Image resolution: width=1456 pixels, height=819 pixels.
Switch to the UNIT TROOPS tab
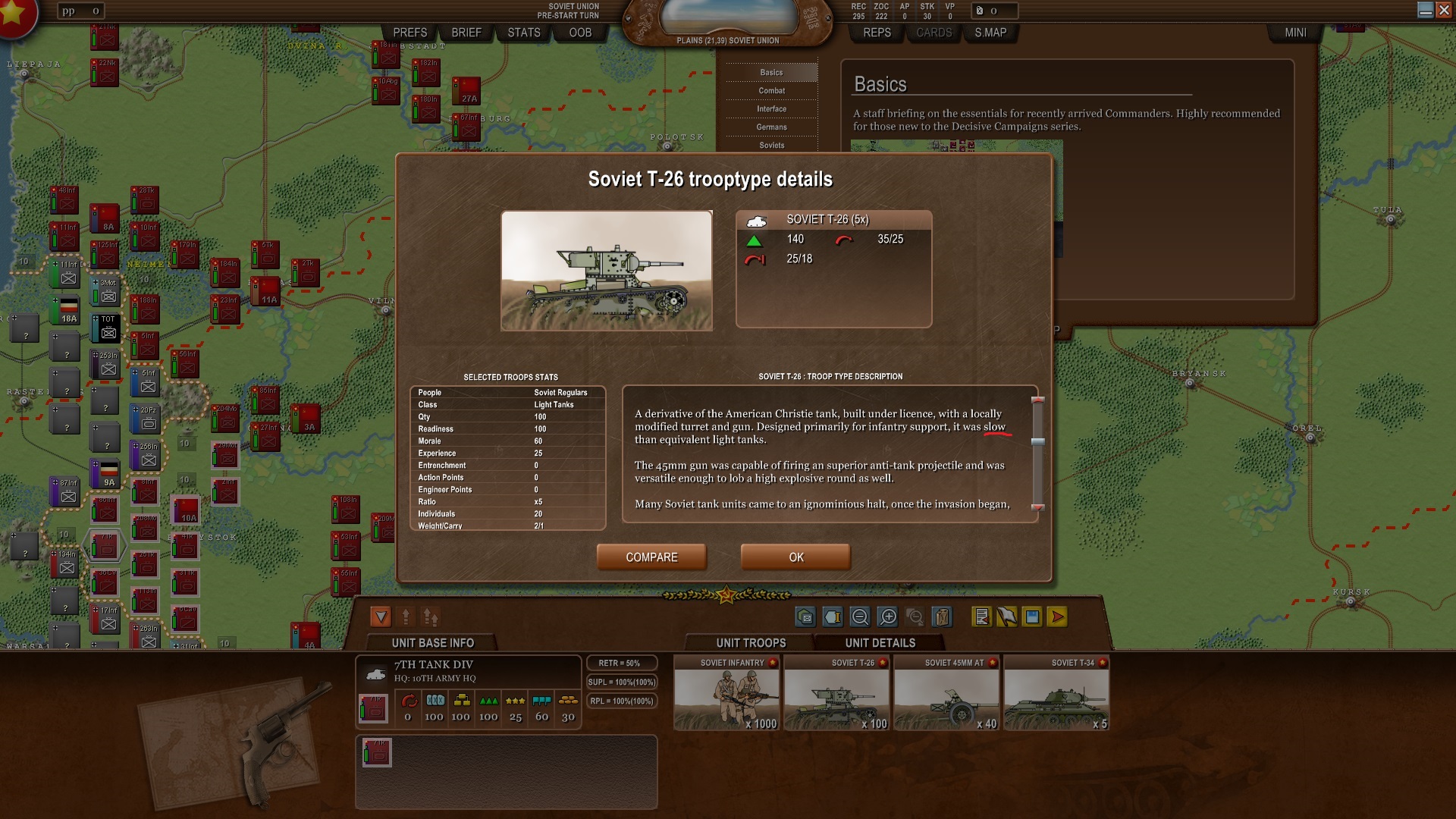point(751,643)
